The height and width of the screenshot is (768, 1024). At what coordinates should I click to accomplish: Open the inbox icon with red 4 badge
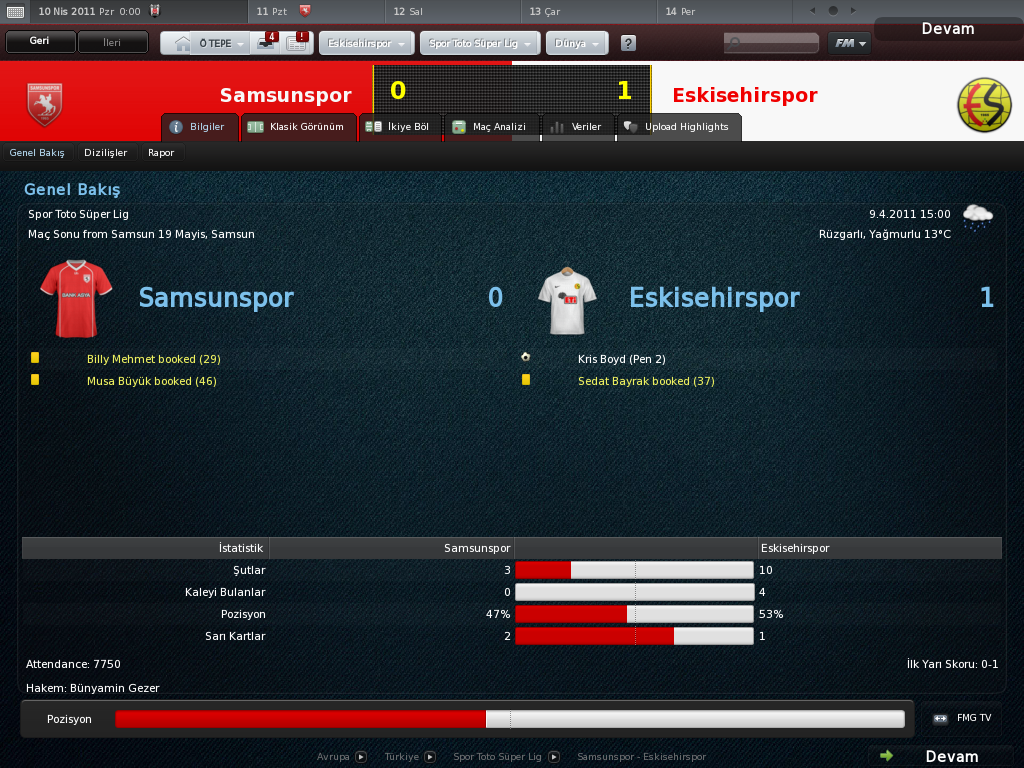click(267, 43)
